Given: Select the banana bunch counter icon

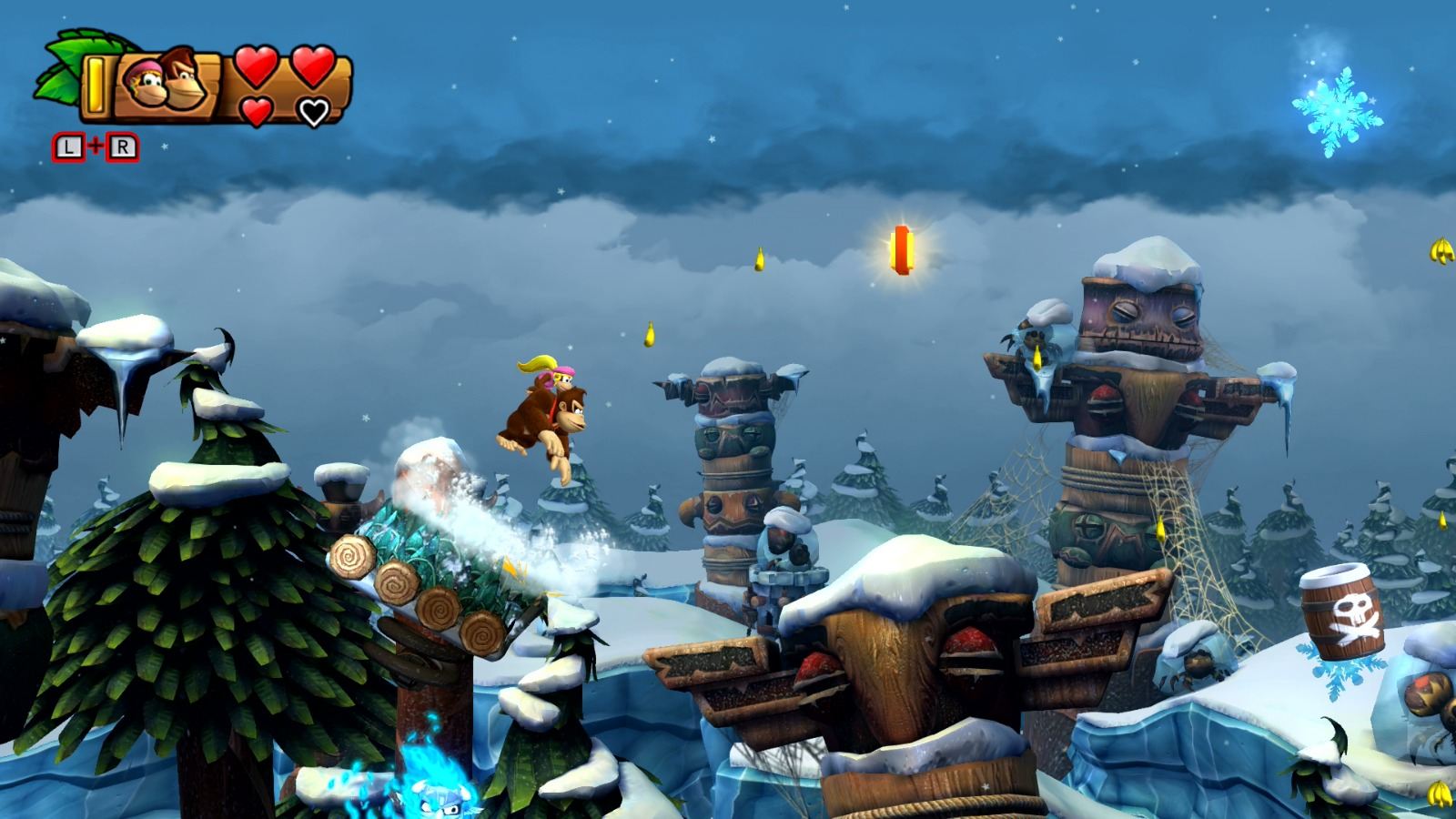Looking at the screenshot, I should click(x=96, y=84).
